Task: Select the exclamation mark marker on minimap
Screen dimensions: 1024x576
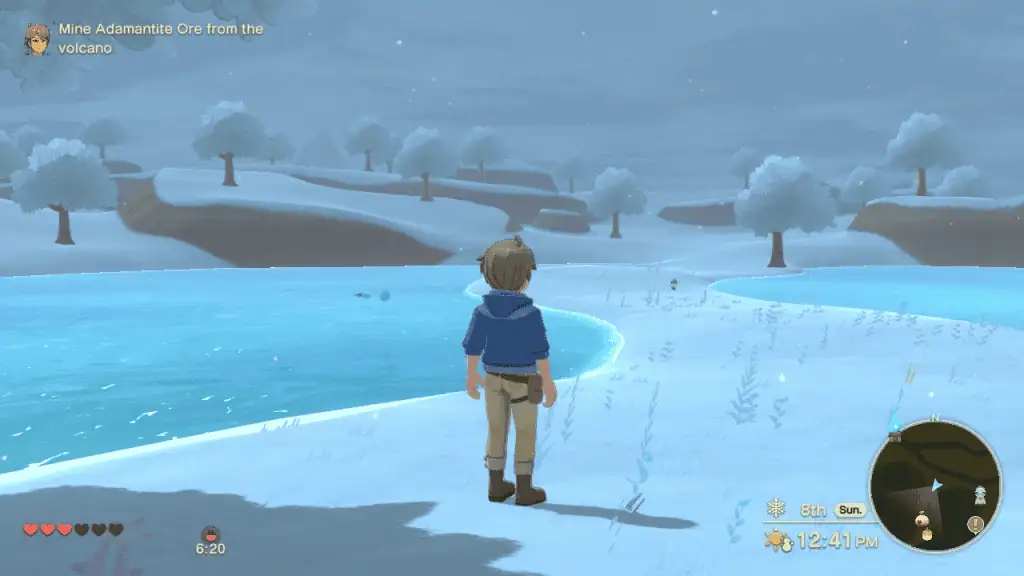Action: (x=975, y=524)
